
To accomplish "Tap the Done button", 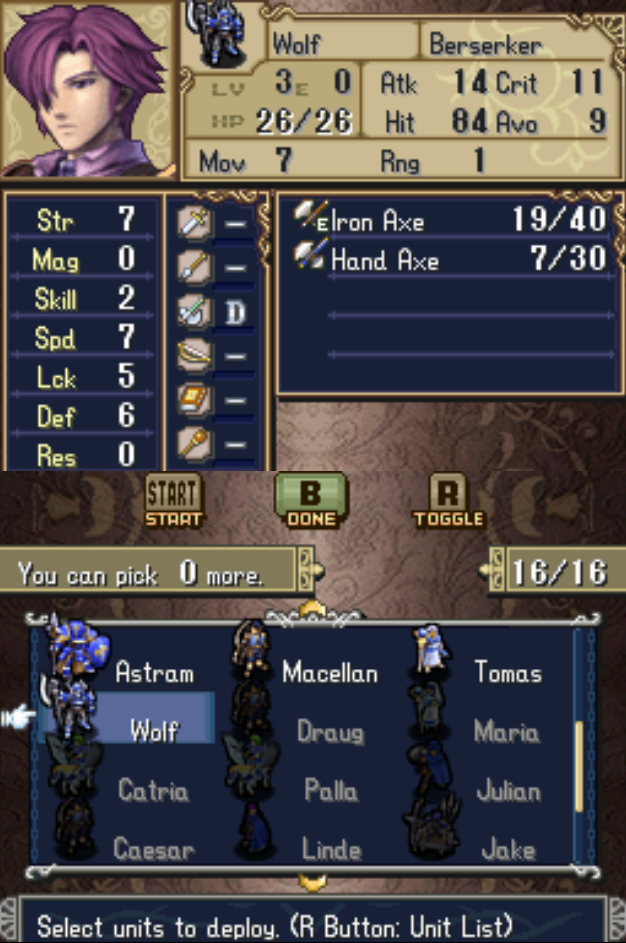I will tap(311, 500).
